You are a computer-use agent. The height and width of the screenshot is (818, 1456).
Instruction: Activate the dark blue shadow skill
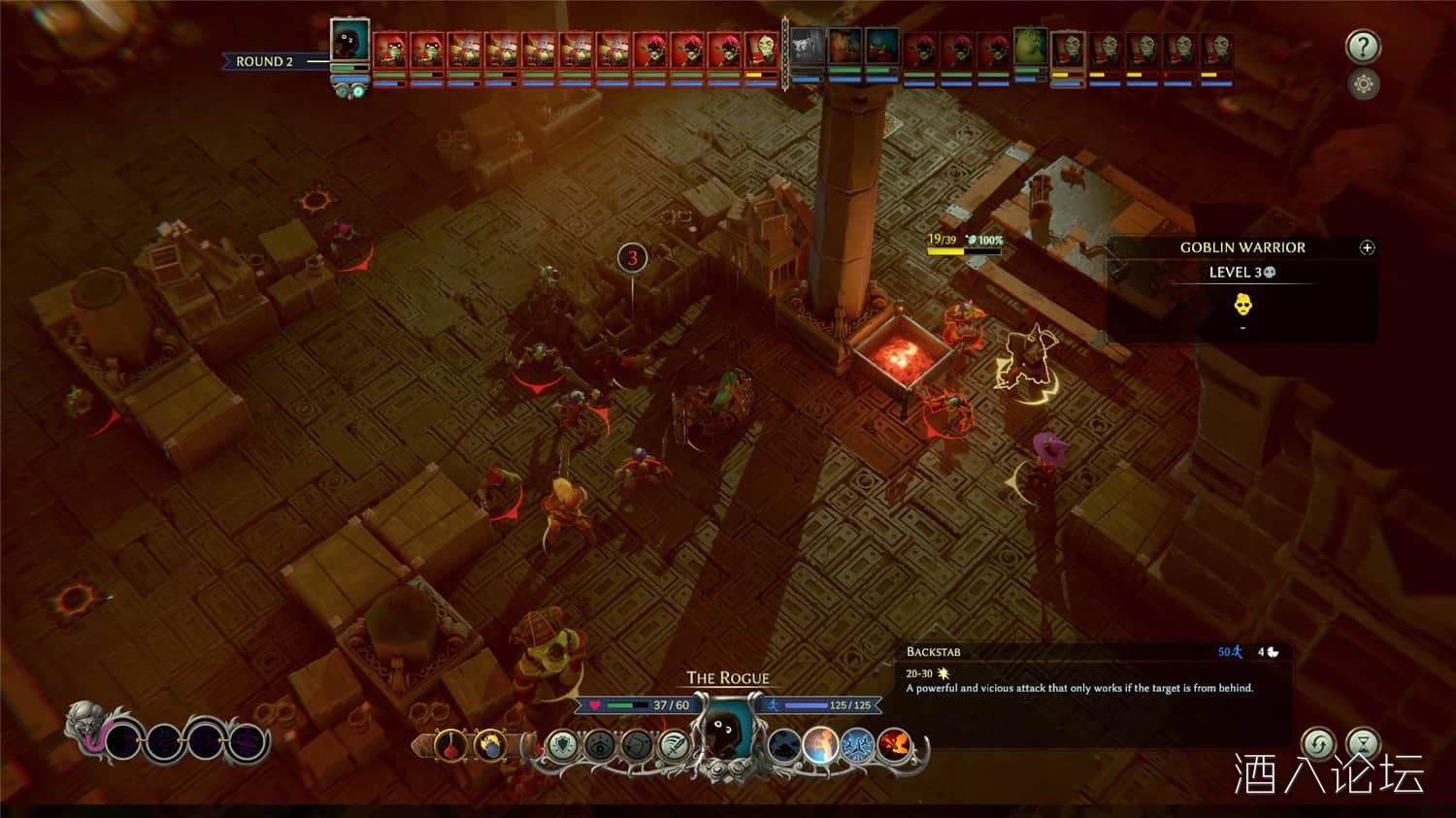[784, 746]
